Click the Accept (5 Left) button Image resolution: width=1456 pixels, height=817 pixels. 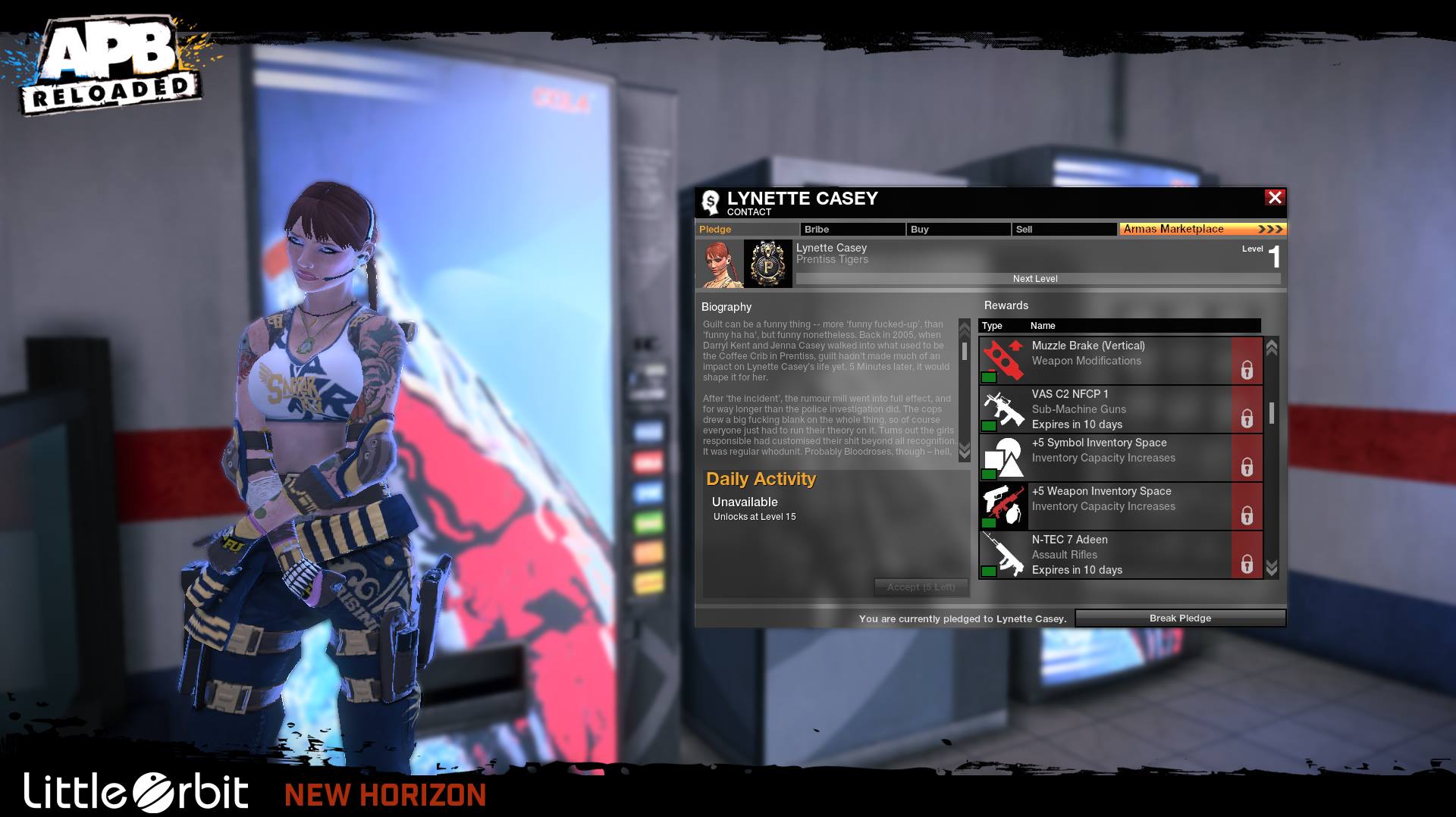point(920,587)
